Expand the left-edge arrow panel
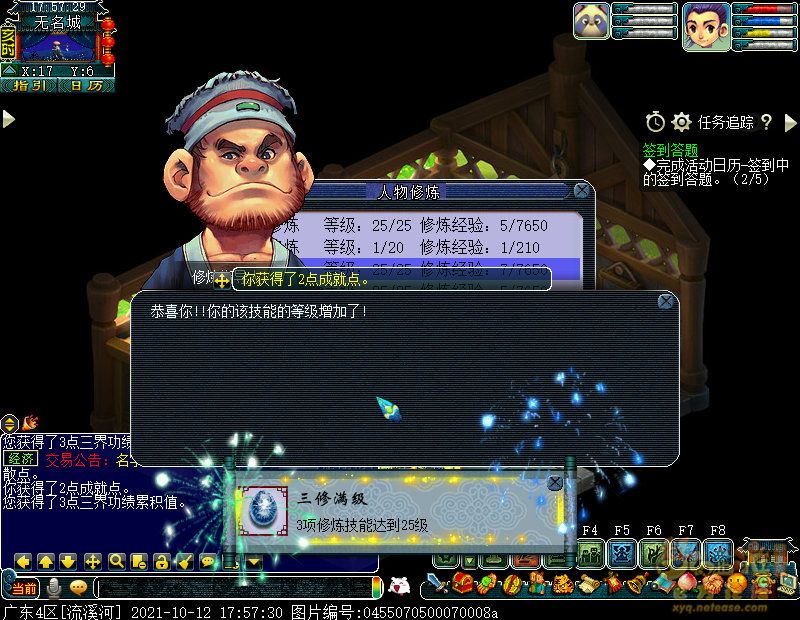800x620 pixels. point(8,119)
